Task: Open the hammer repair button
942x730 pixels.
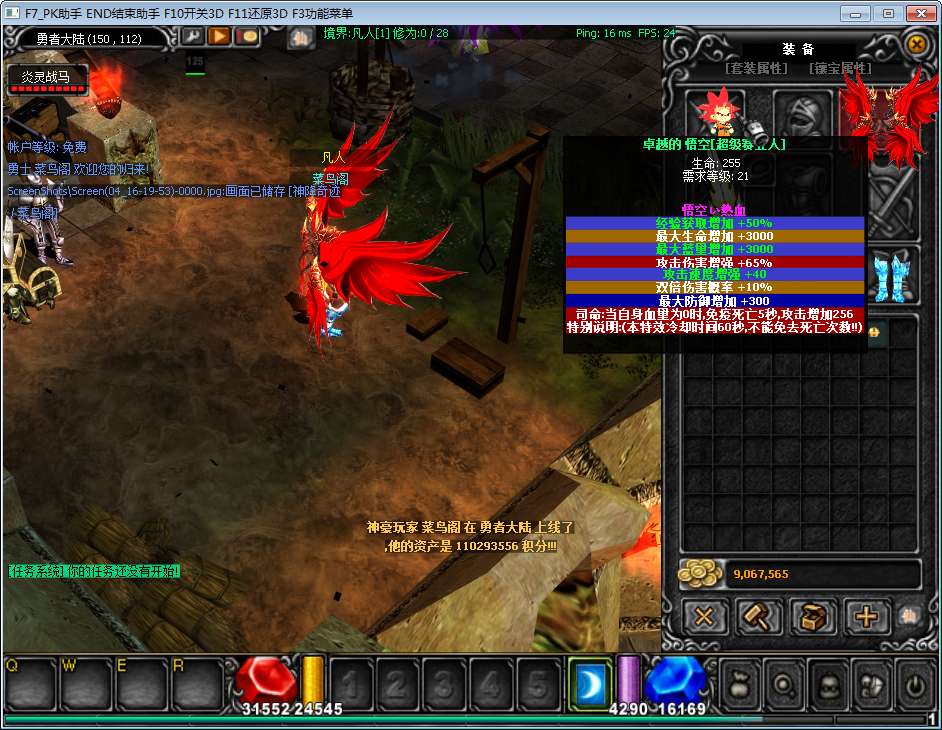Action: click(759, 616)
